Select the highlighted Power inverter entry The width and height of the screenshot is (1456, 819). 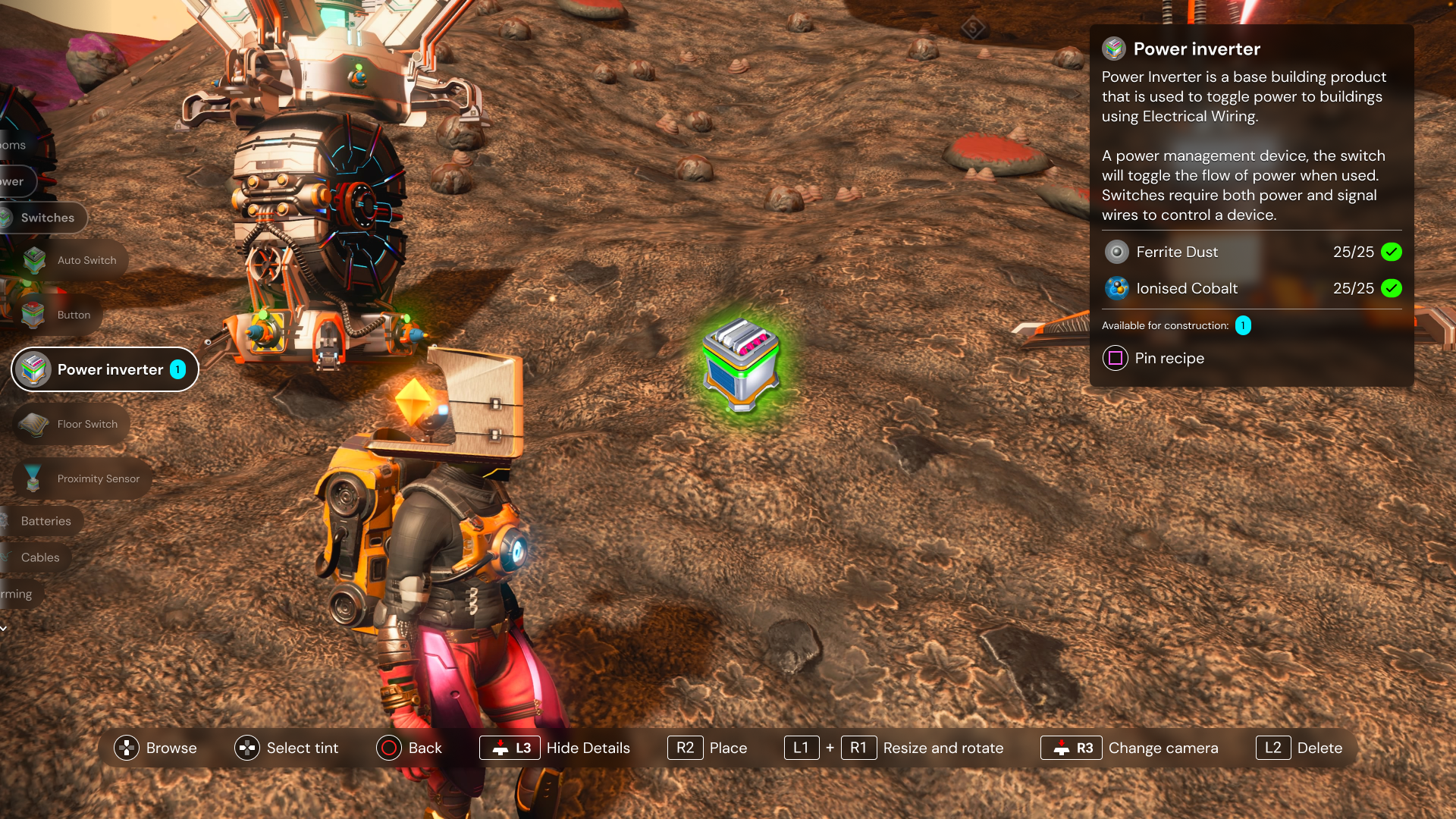[x=105, y=369]
